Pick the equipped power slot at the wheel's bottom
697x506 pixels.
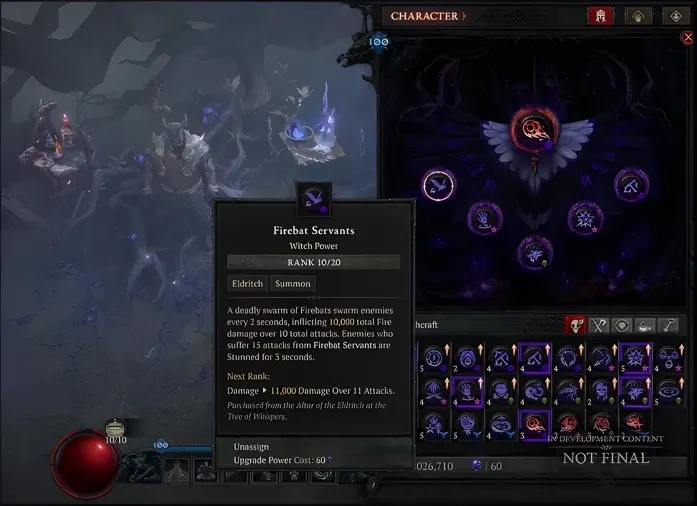[535, 252]
